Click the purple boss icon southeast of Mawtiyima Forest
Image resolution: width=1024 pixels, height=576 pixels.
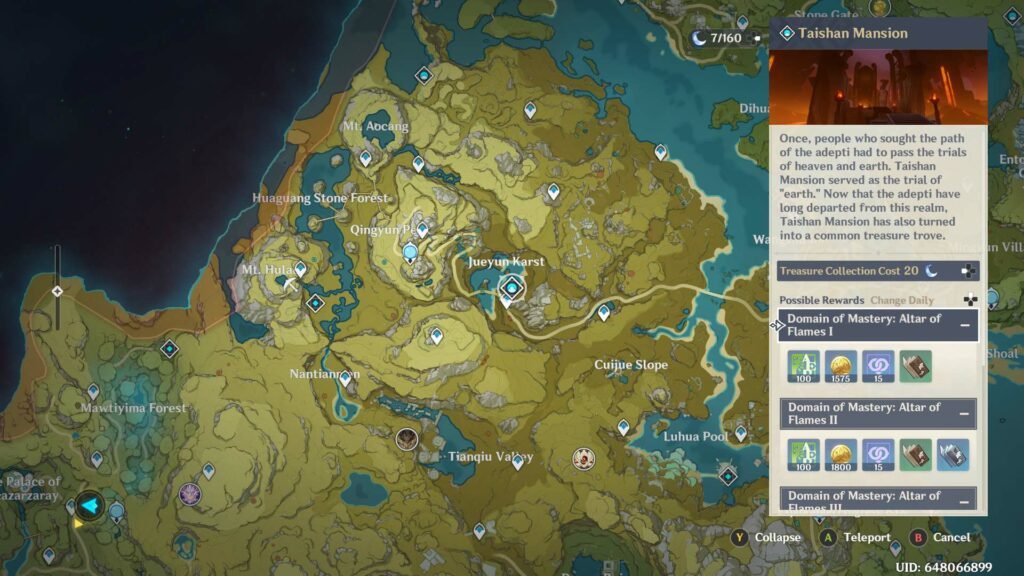point(189,493)
